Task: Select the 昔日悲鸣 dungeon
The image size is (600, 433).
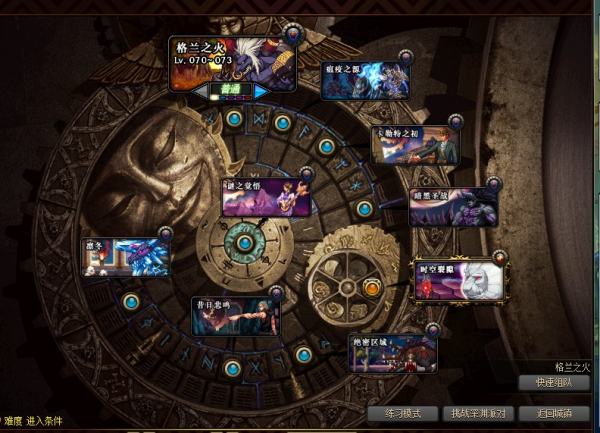Action: pyautogui.click(x=235, y=315)
